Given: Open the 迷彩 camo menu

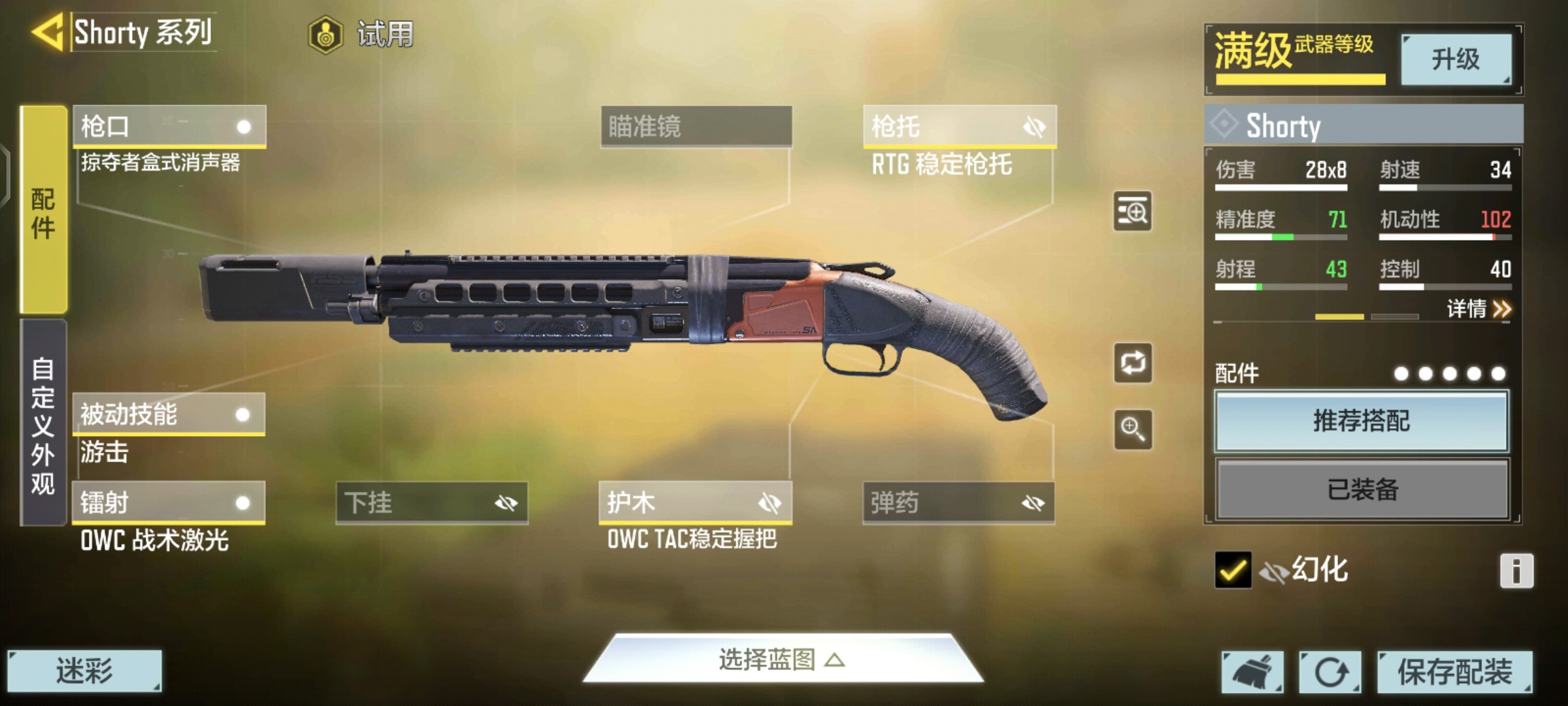Looking at the screenshot, I should (84, 671).
